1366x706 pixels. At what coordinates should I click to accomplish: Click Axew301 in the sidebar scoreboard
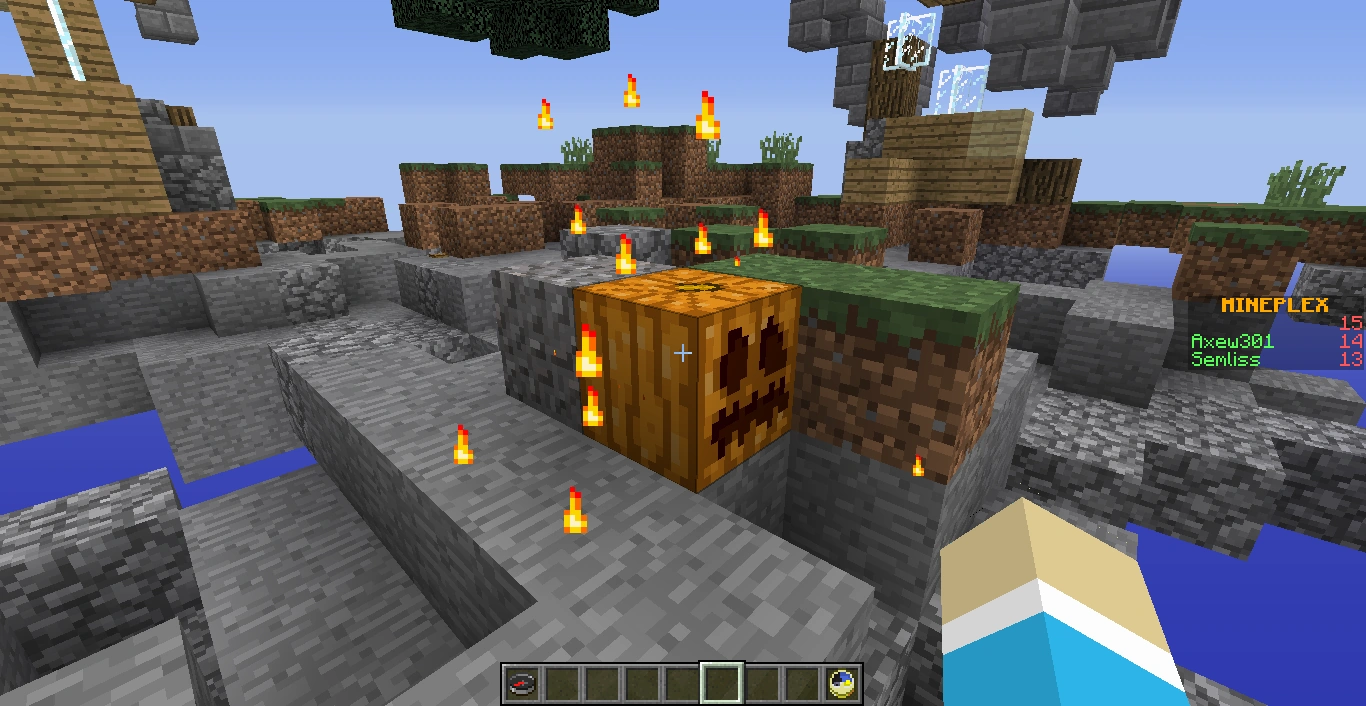click(x=1232, y=341)
